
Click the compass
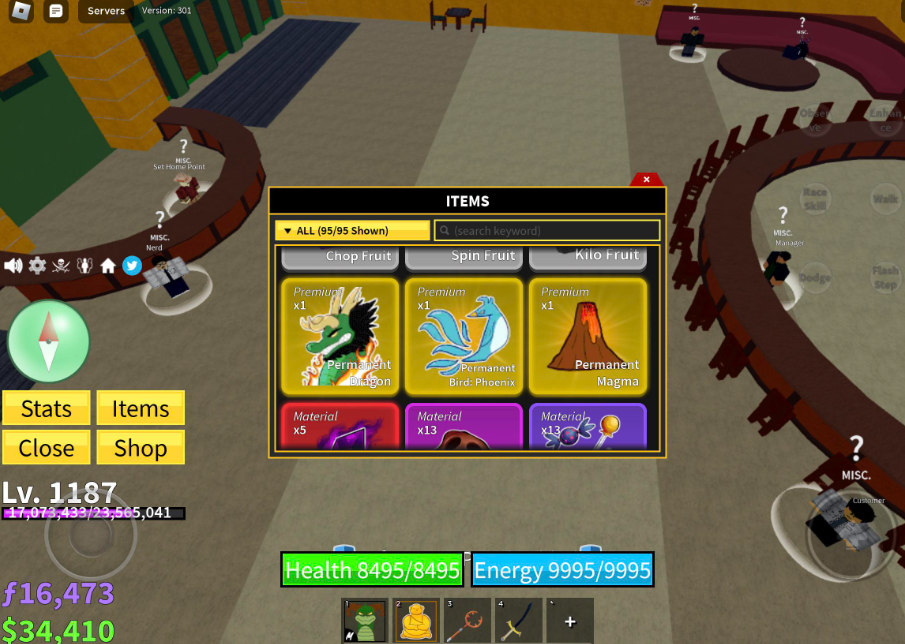pos(48,342)
